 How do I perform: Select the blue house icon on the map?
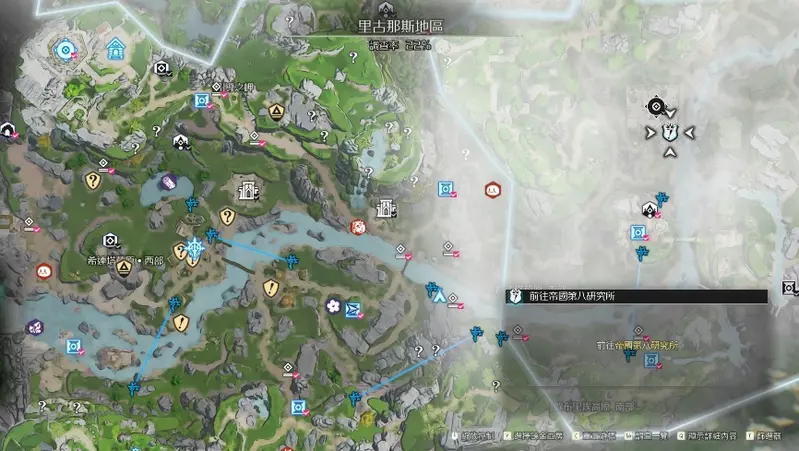click(x=117, y=48)
